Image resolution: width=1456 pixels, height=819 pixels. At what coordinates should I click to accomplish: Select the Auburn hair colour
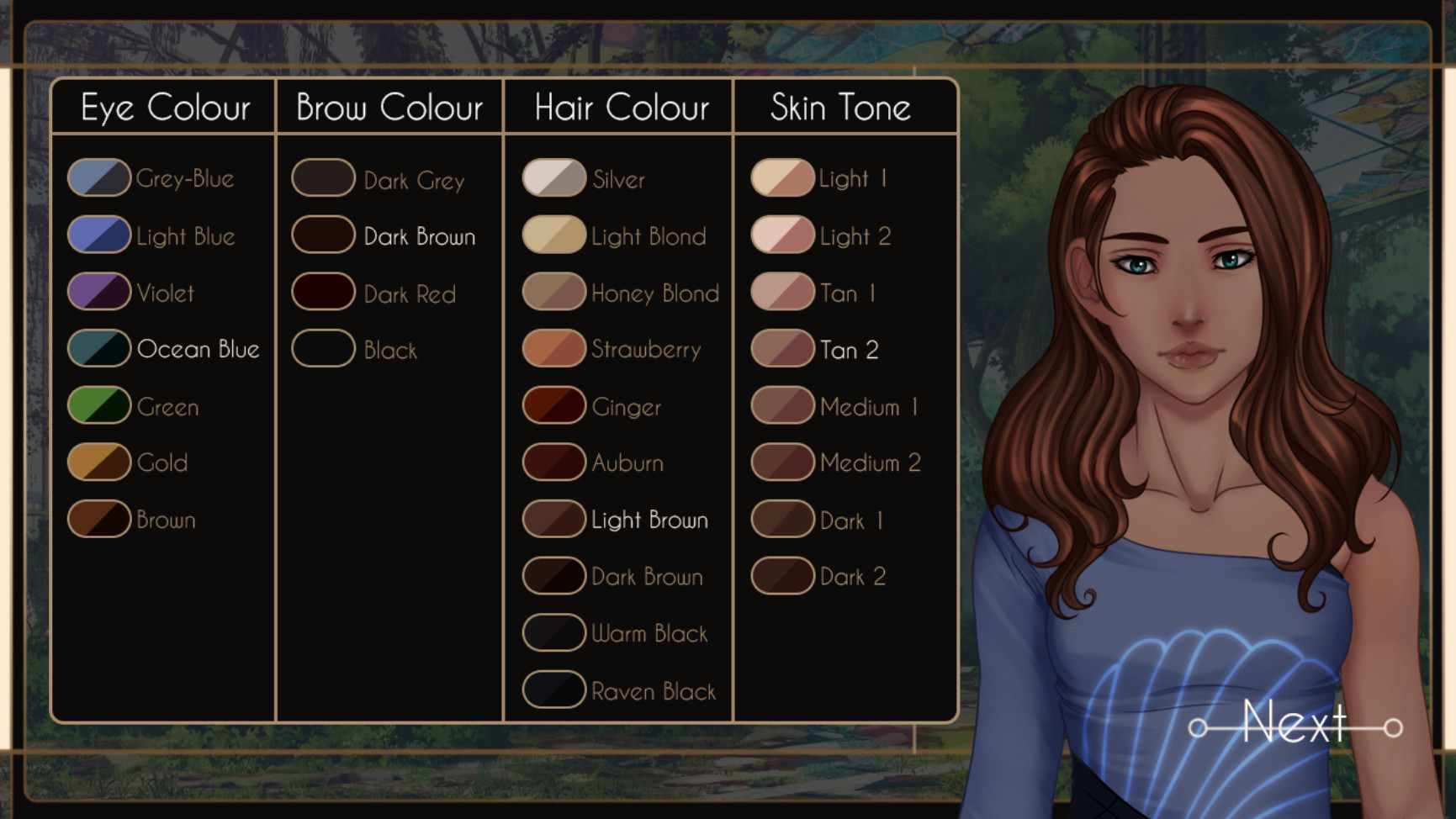pyautogui.click(x=553, y=462)
